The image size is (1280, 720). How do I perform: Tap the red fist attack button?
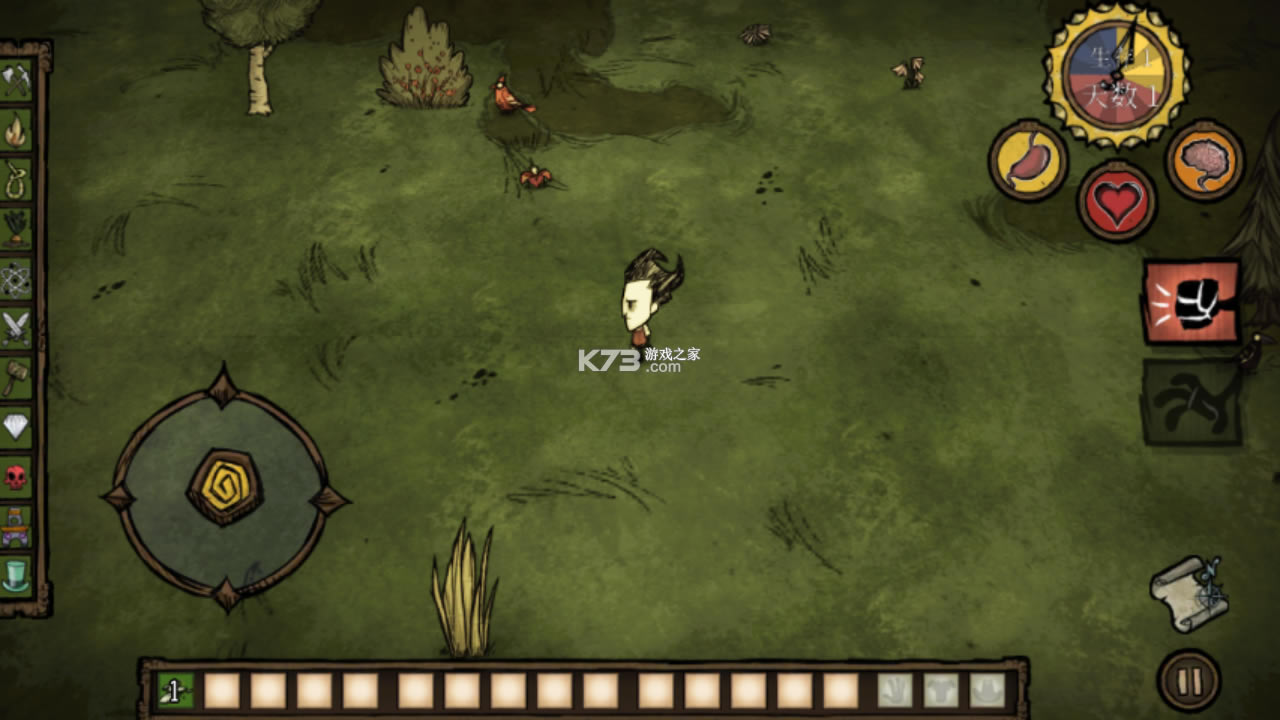click(1191, 301)
